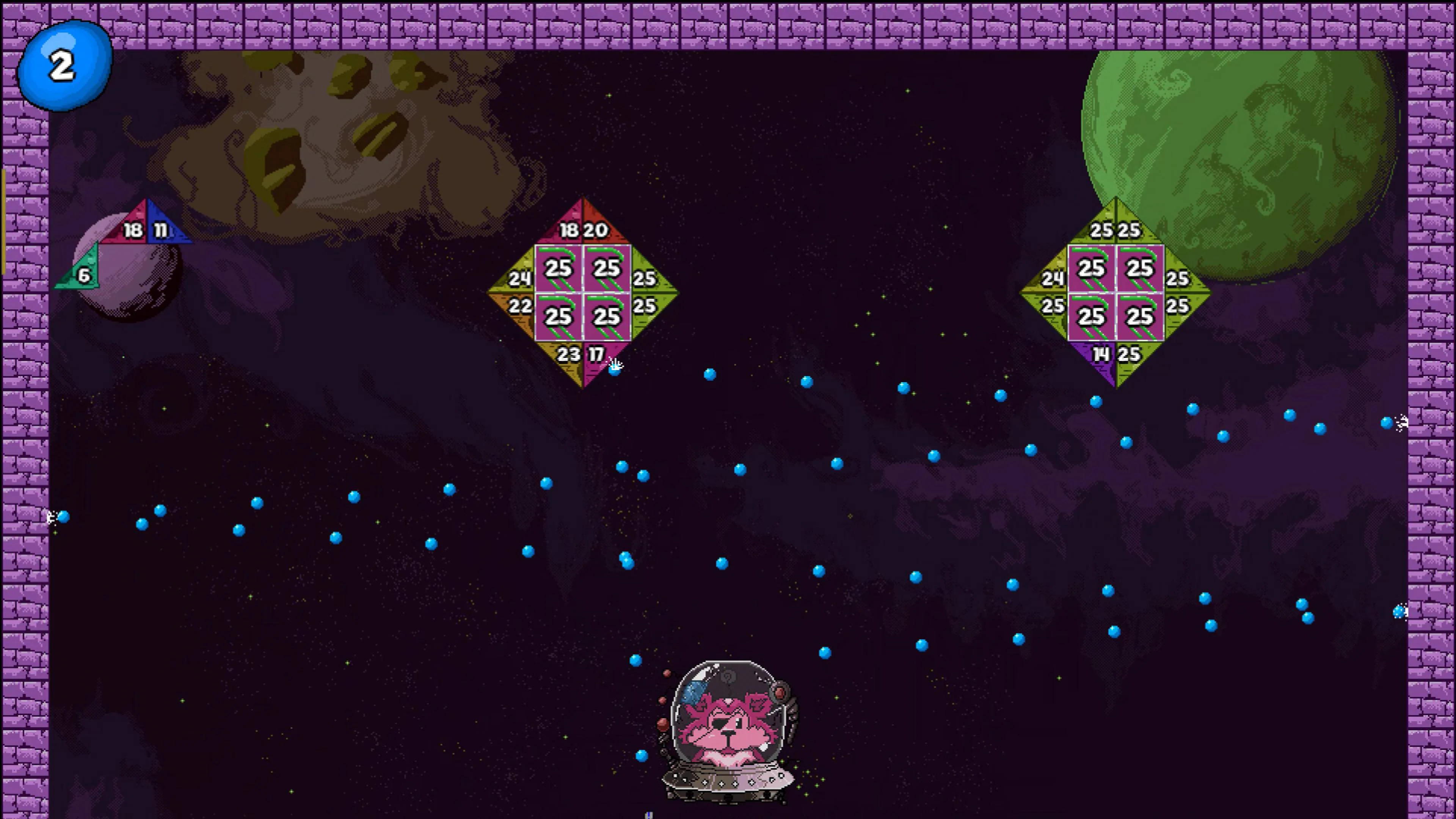Click the yellow 24 segment of the right diamond
Screen dimensions: 1456x819
coord(1053,279)
